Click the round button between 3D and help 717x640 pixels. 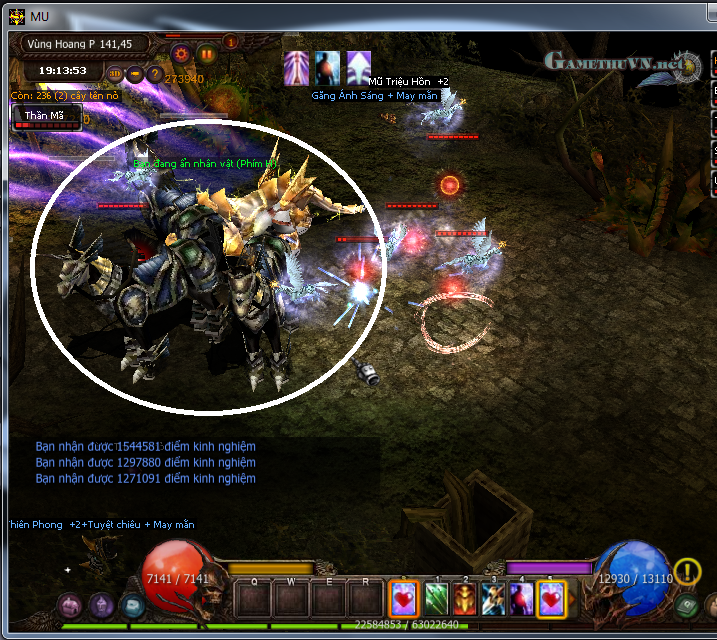(x=135, y=73)
